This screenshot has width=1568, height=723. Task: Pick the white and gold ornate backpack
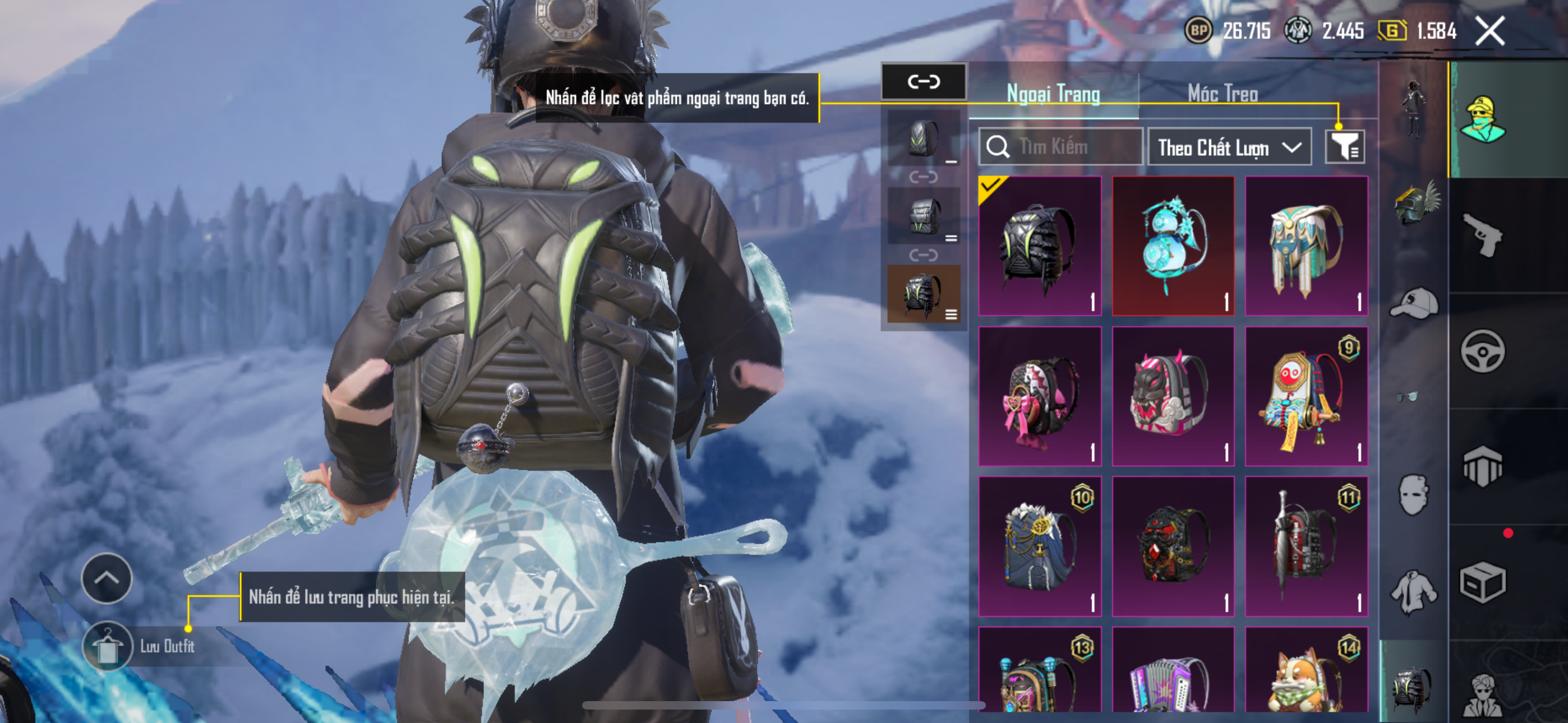click(x=1306, y=247)
